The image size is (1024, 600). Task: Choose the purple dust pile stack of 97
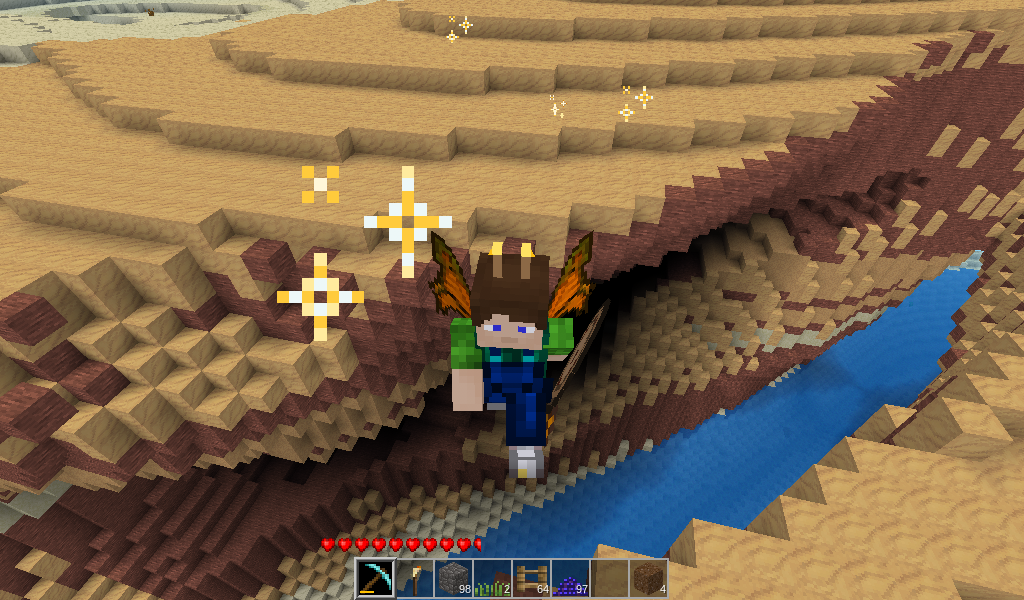pyautogui.click(x=570, y=579)
